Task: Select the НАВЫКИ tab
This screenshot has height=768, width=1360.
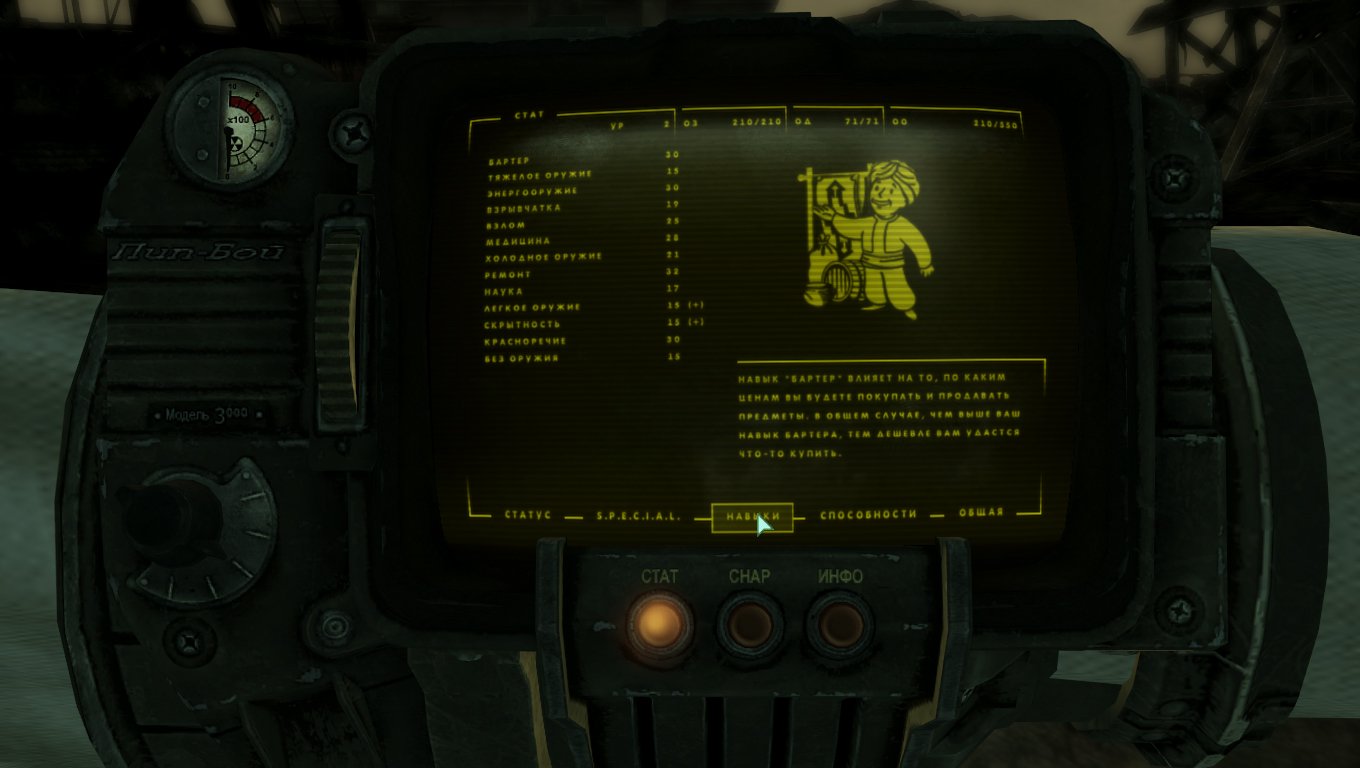Action: (751, 516)
